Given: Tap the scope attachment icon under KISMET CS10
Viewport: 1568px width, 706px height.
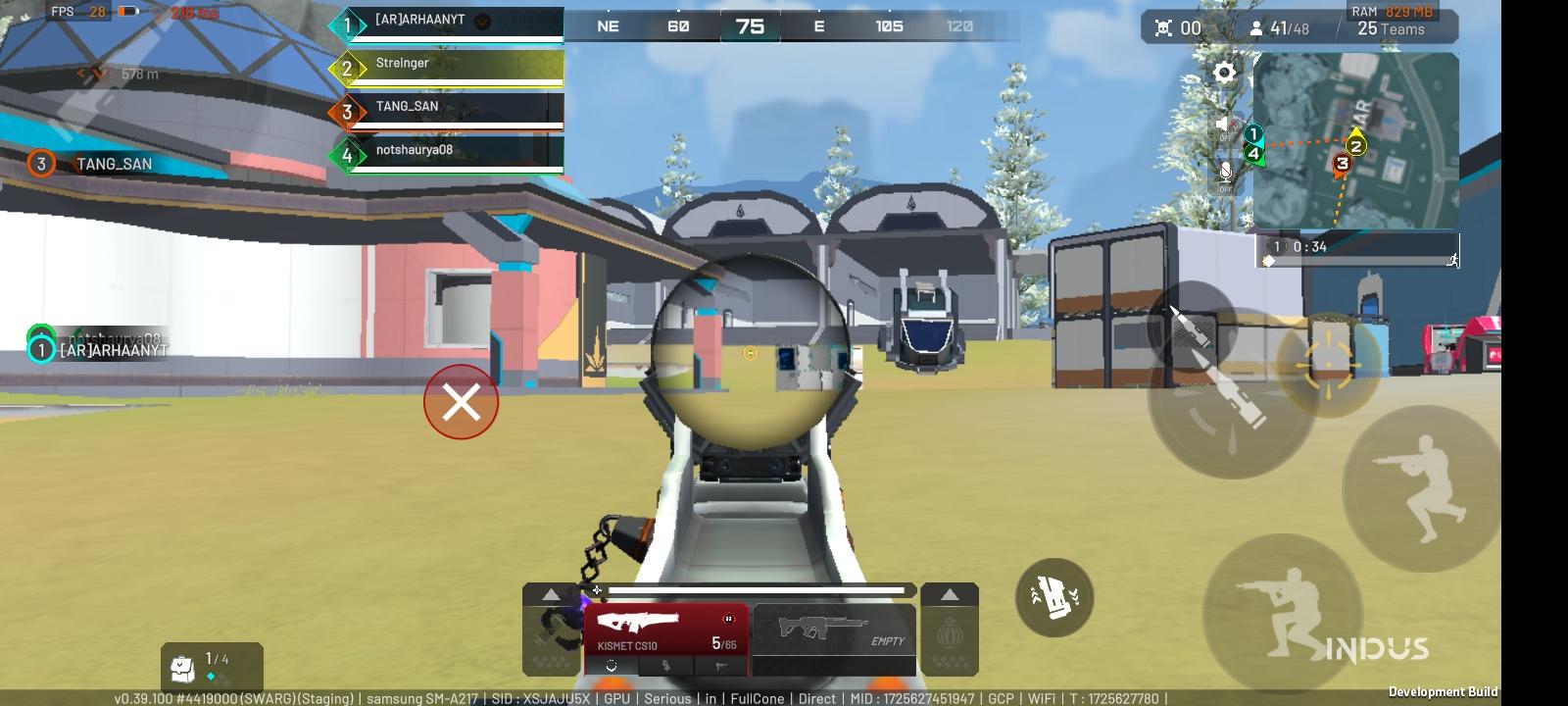Looking at the screenshot, I should tap(612, 666).
